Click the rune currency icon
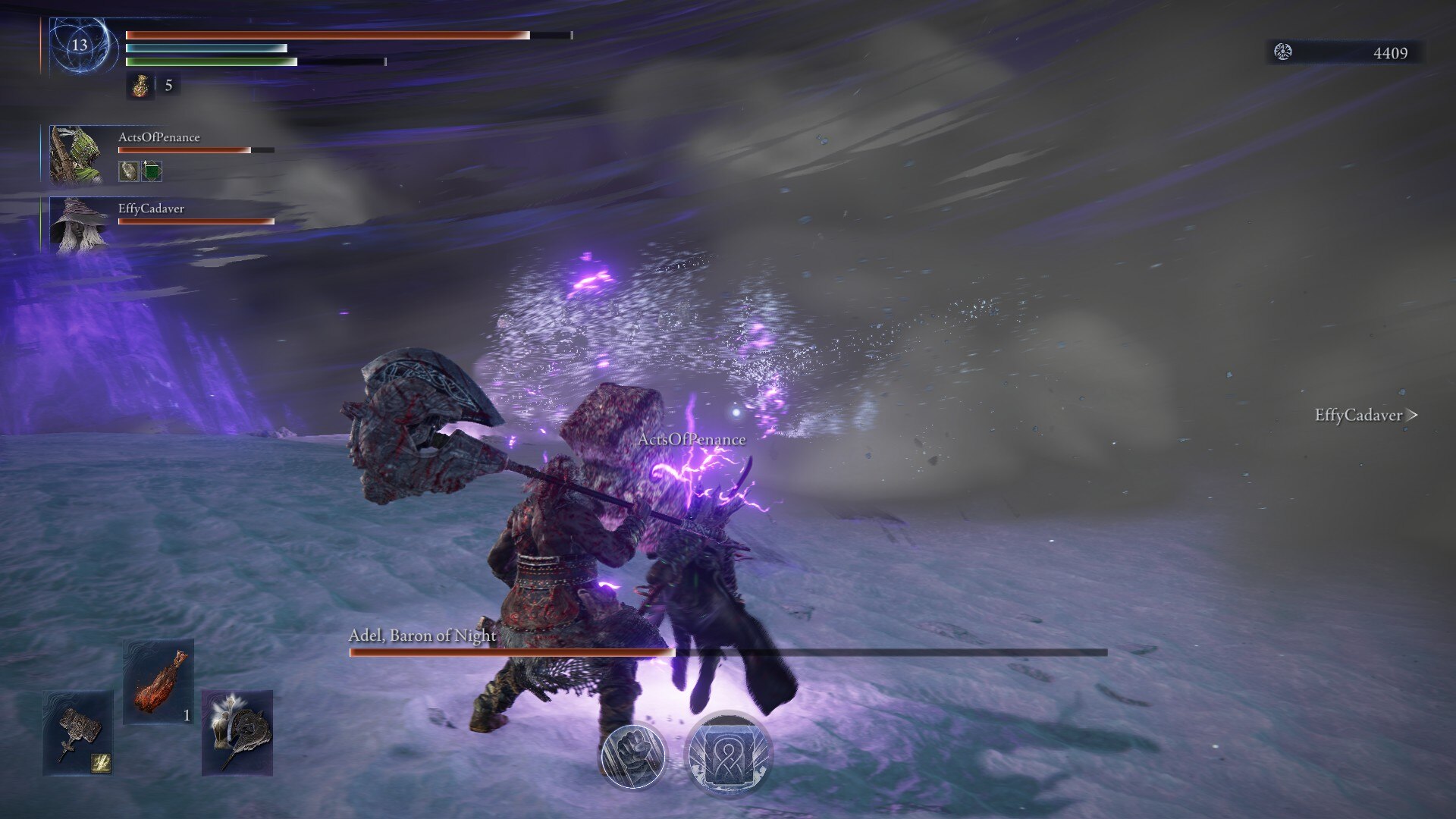 tap(1283, 52)
